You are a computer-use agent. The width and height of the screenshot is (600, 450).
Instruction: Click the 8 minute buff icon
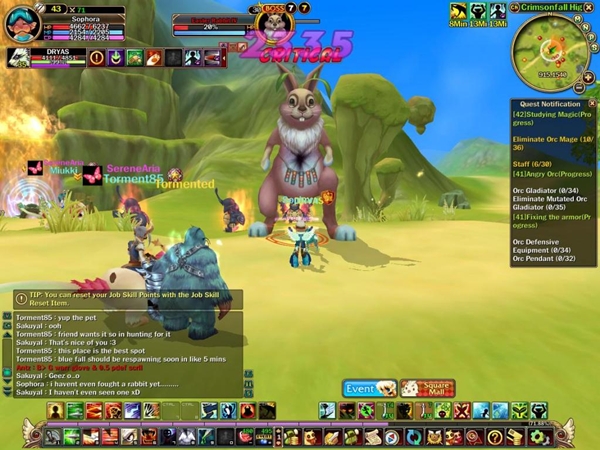(460, 12)
